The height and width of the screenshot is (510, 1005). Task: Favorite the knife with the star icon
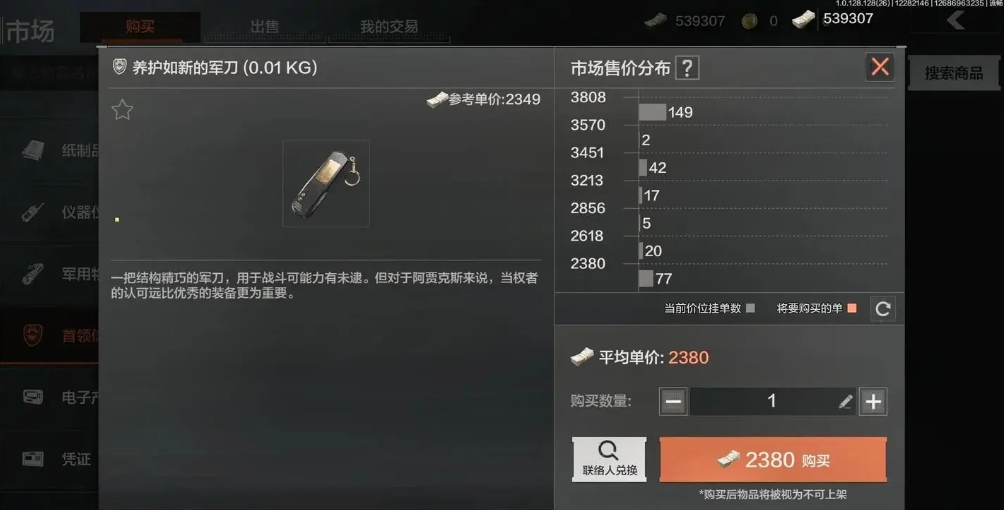tap(122, 110)
